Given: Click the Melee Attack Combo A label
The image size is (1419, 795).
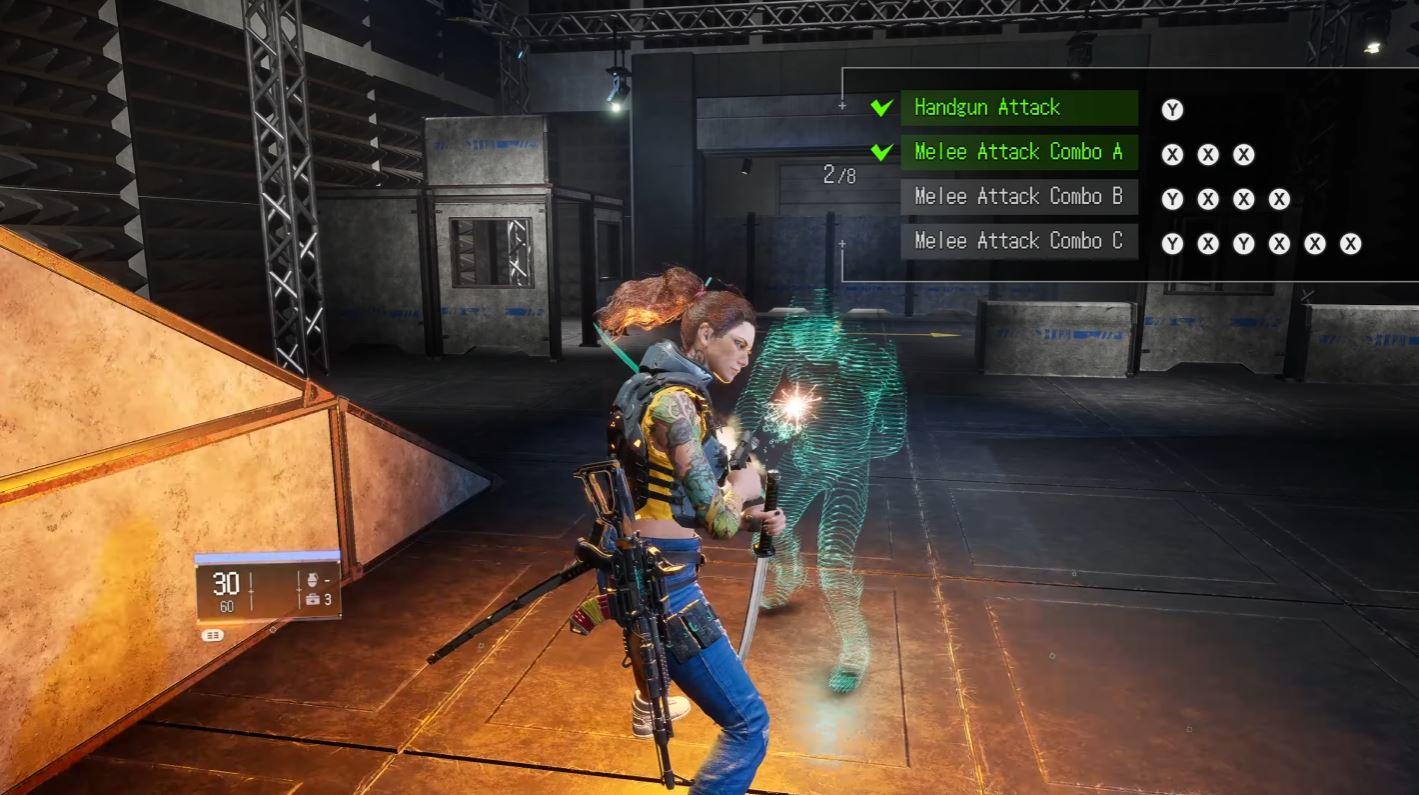Looking at the screenshot, I should [1018, 152].
